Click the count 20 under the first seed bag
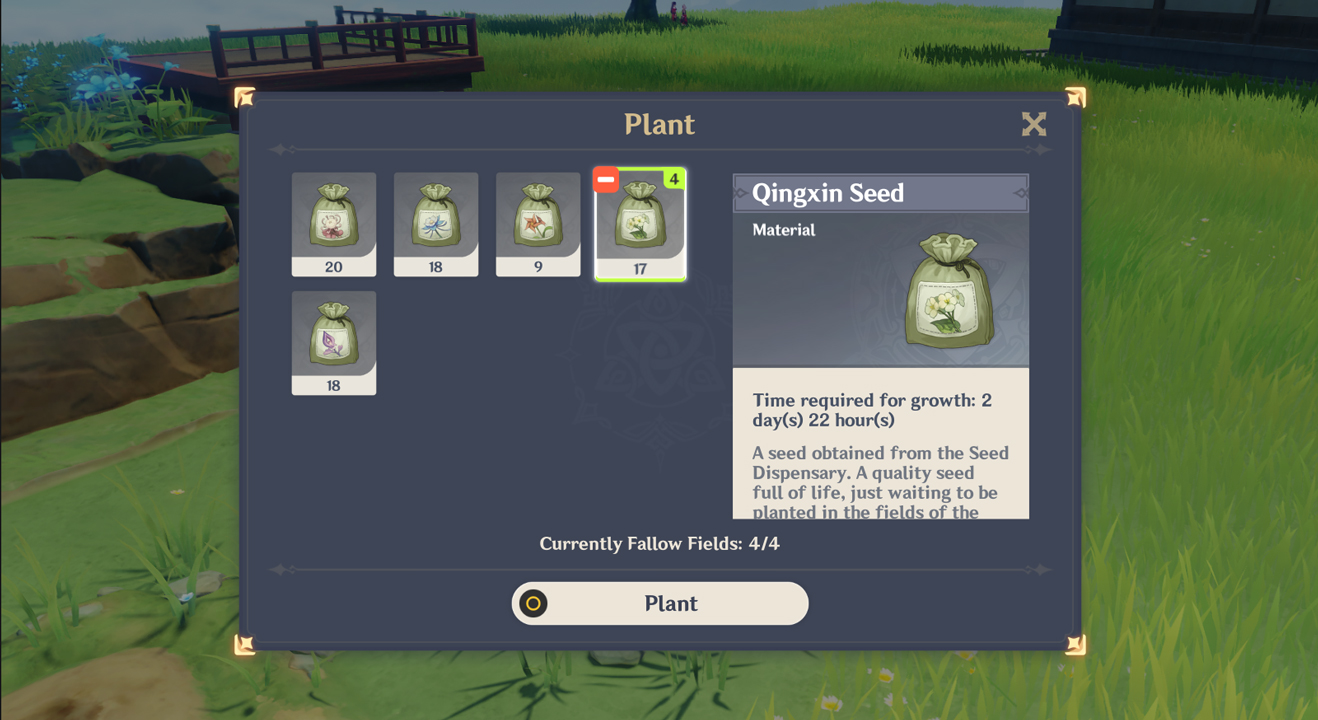The image size is (1318, 720). point(334,266)
